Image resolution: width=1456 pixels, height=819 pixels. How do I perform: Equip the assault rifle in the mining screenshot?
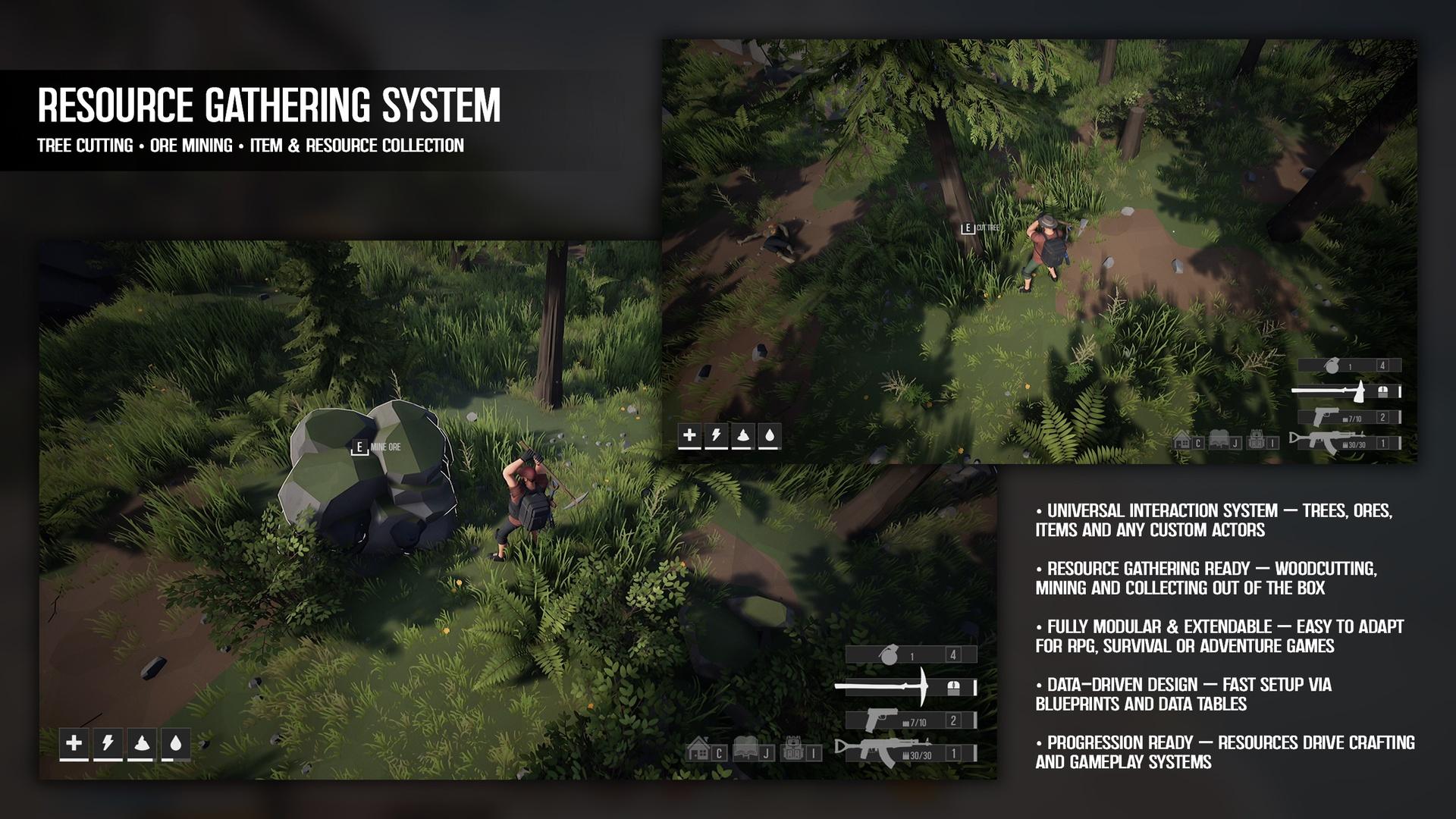point(906,752)
